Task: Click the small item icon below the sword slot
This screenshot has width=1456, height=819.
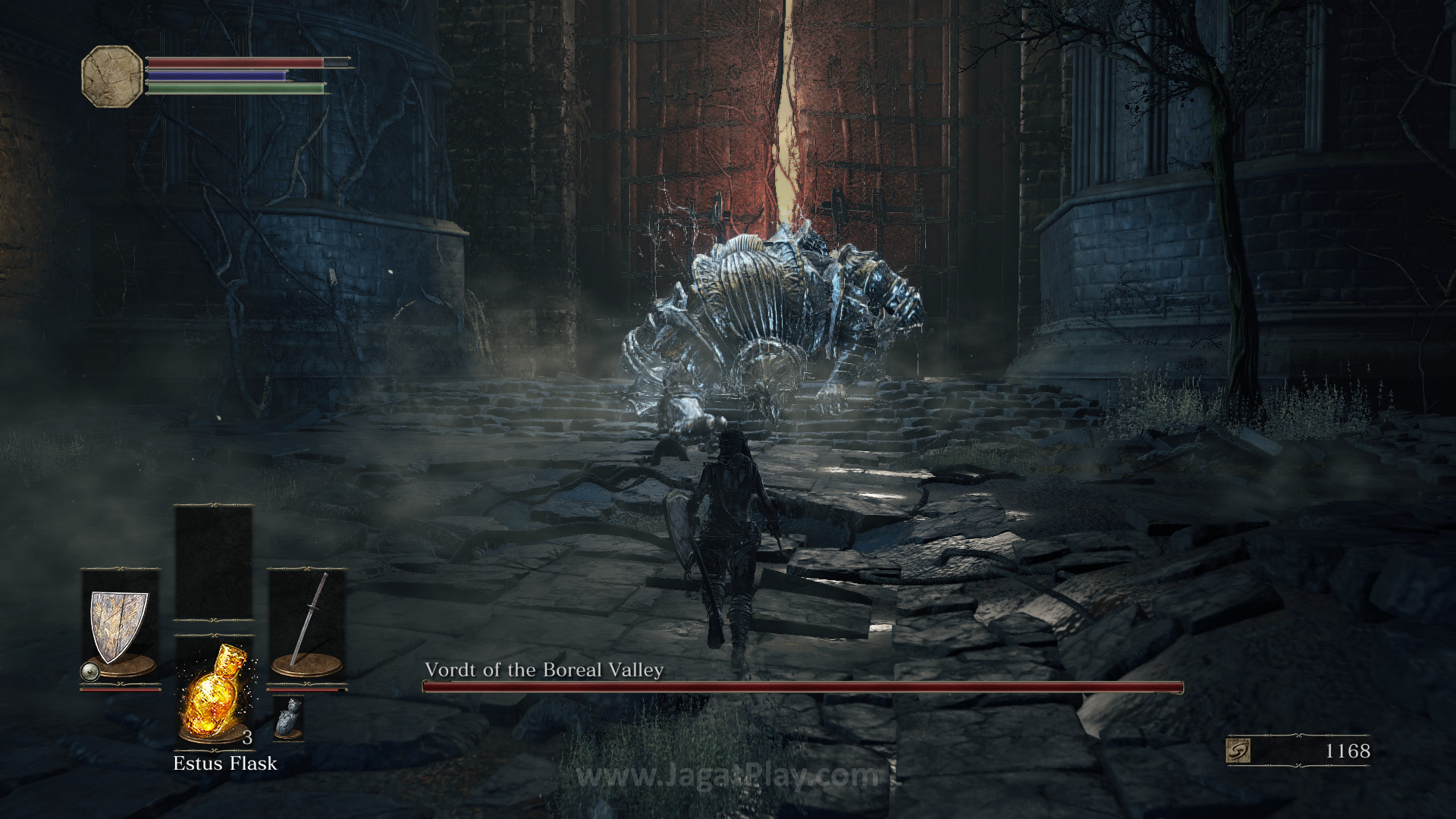Action: (x=288, y=717)
